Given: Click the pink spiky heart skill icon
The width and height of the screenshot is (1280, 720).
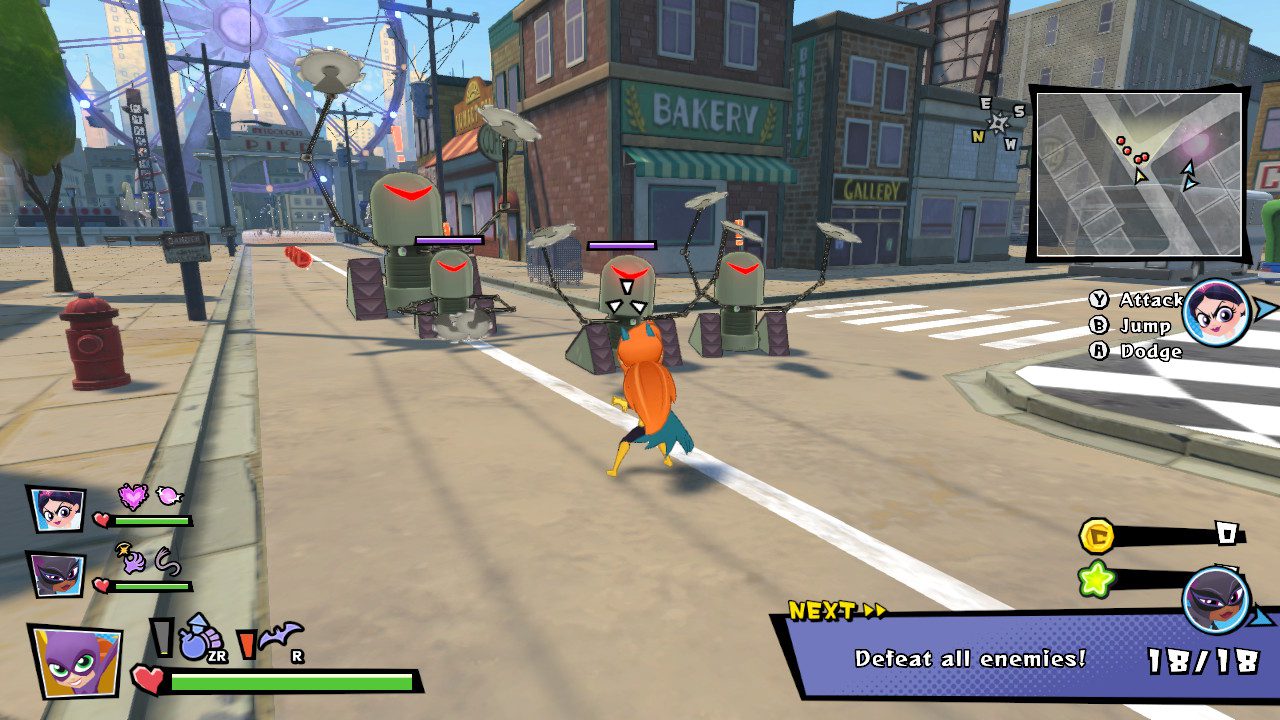Looking at the screenshot, I should tap(133, 495).
